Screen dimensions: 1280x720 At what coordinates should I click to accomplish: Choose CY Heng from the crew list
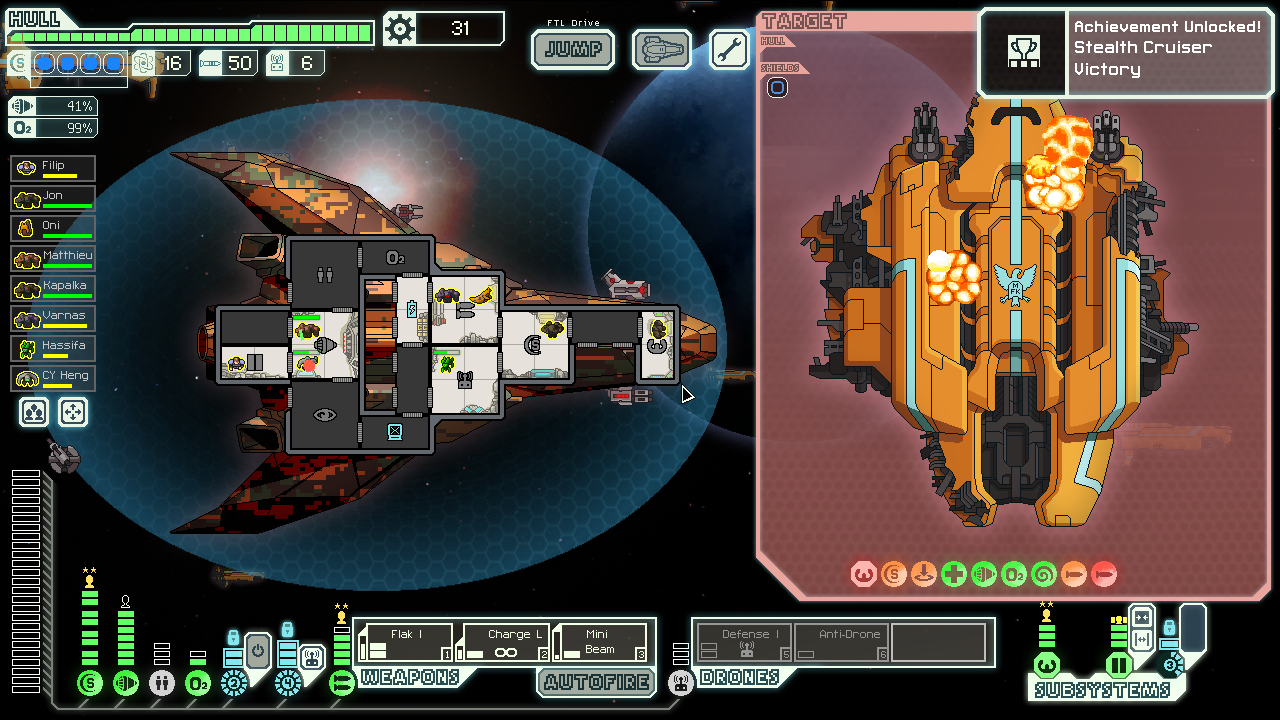[x=54, y=378]
